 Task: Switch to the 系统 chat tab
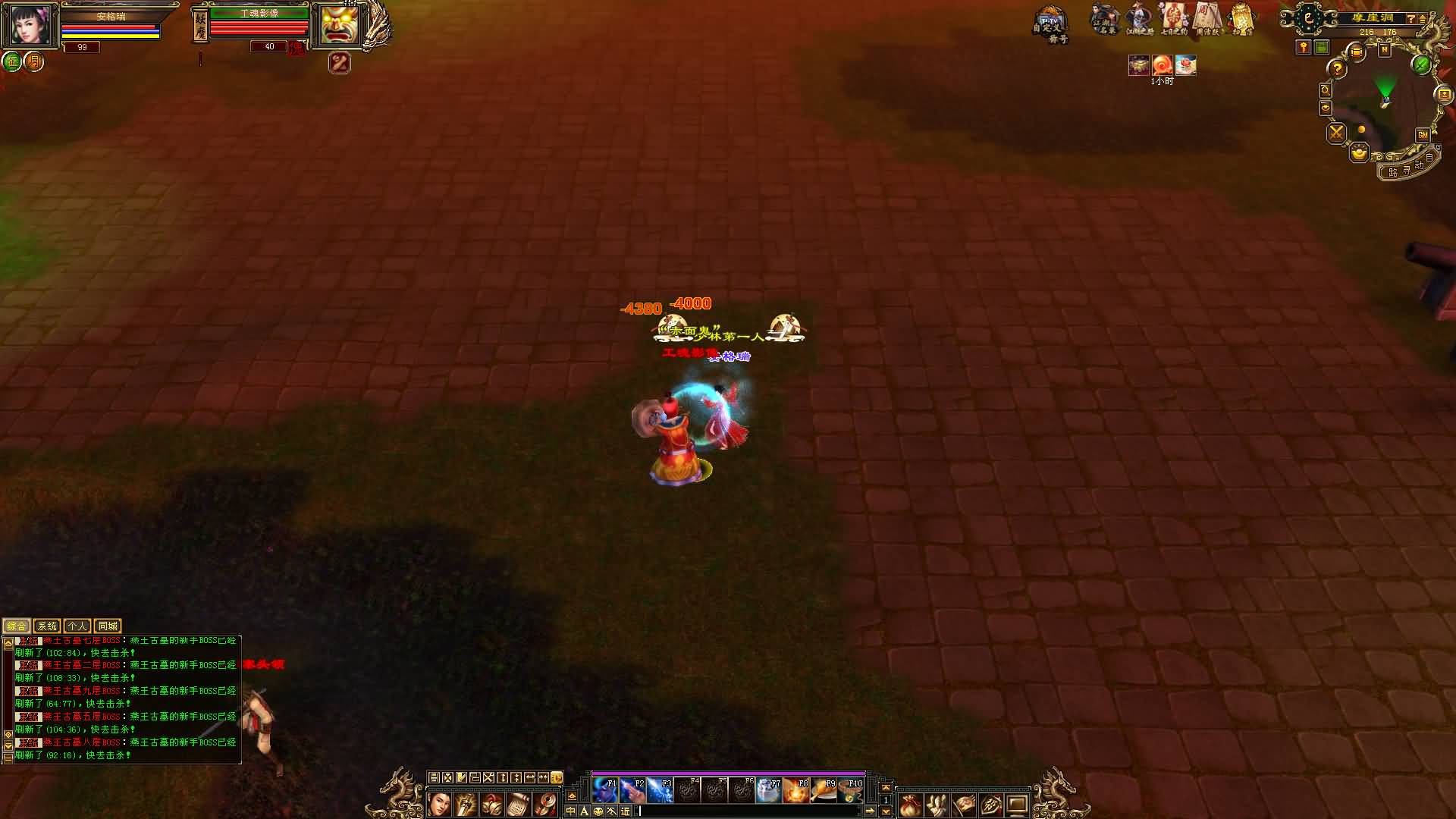[x=47, y=626]
